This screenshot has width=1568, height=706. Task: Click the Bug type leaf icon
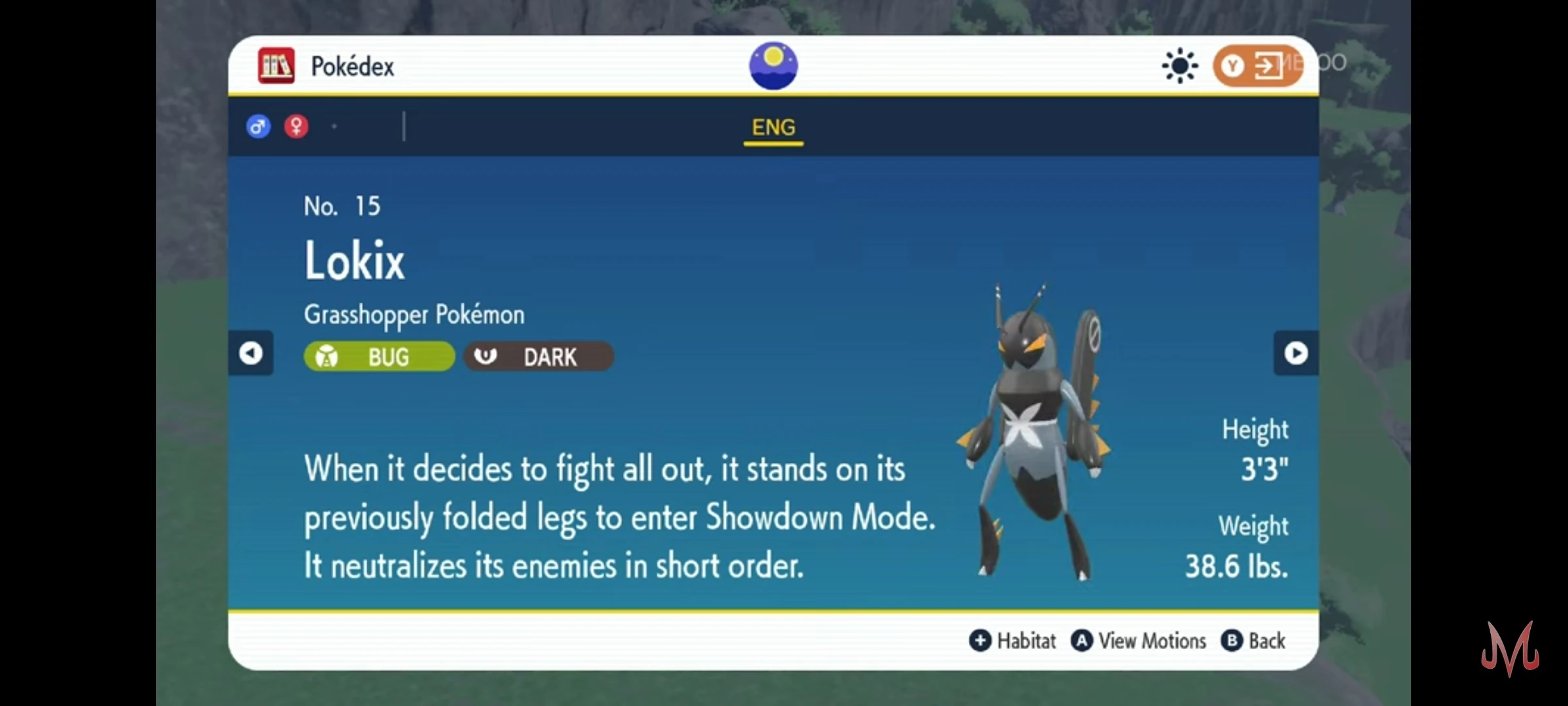[x=327, y=356]
